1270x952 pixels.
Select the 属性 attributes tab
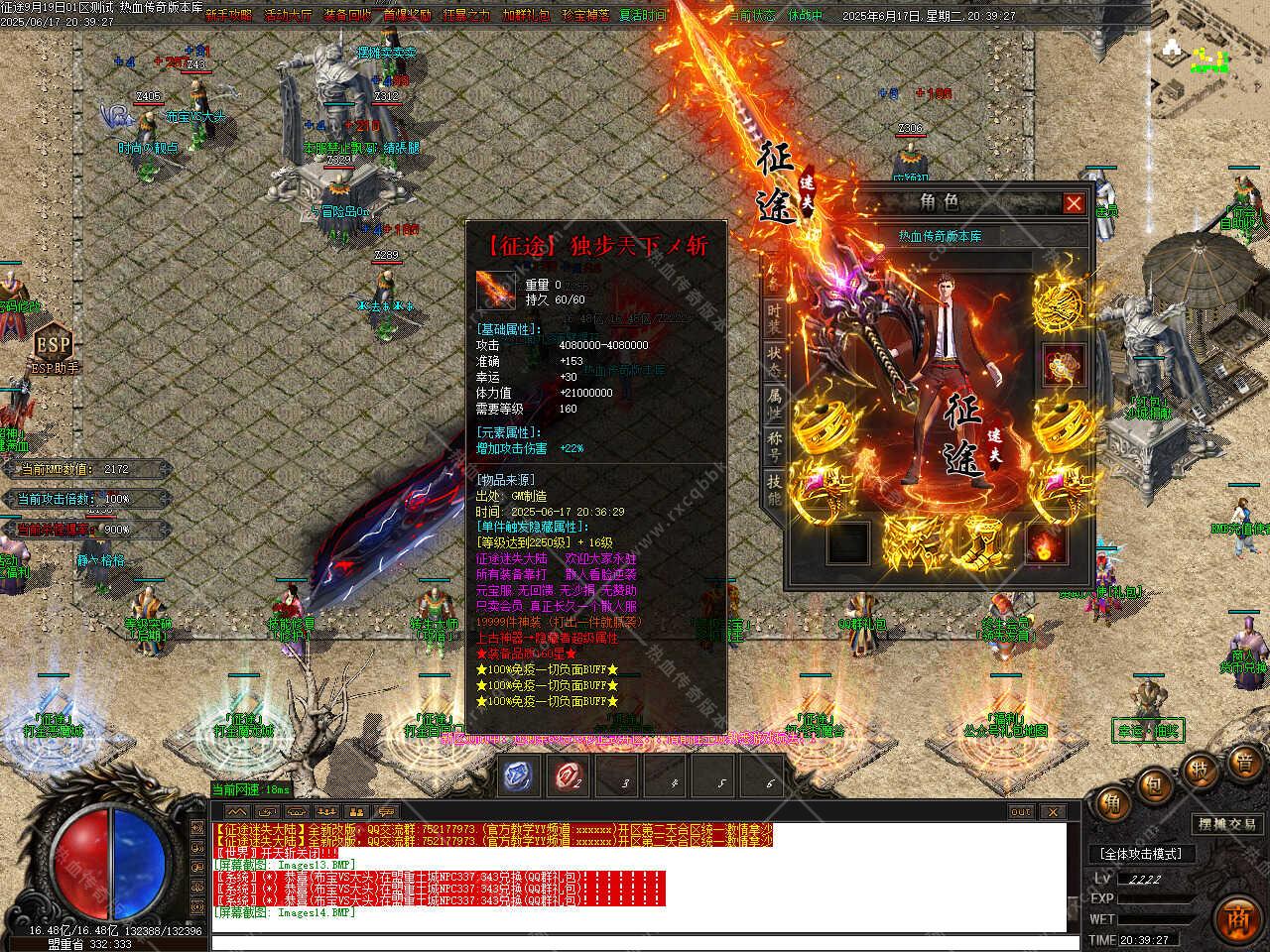774,402
